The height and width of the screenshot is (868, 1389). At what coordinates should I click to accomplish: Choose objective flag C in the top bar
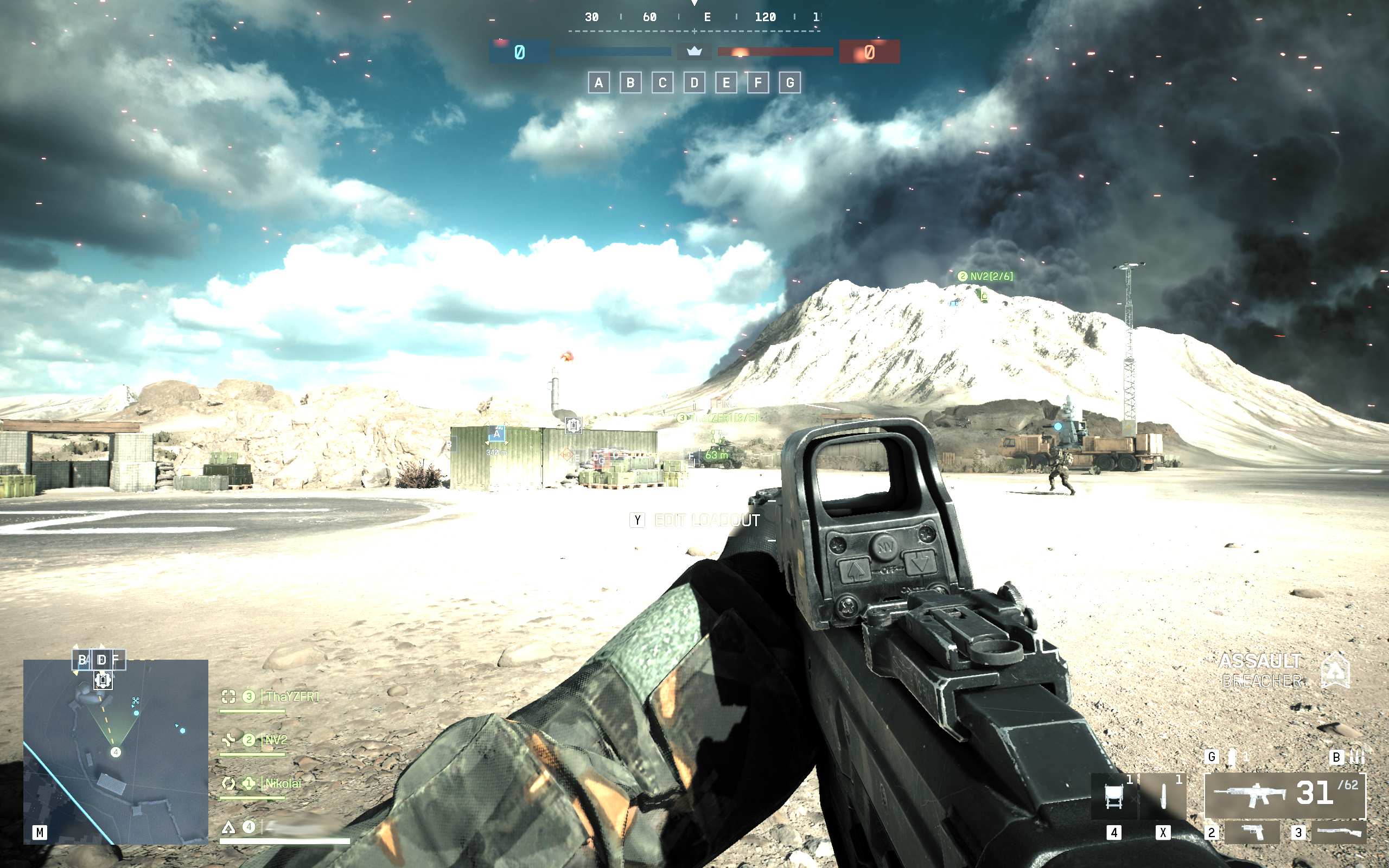click(662, 83)
